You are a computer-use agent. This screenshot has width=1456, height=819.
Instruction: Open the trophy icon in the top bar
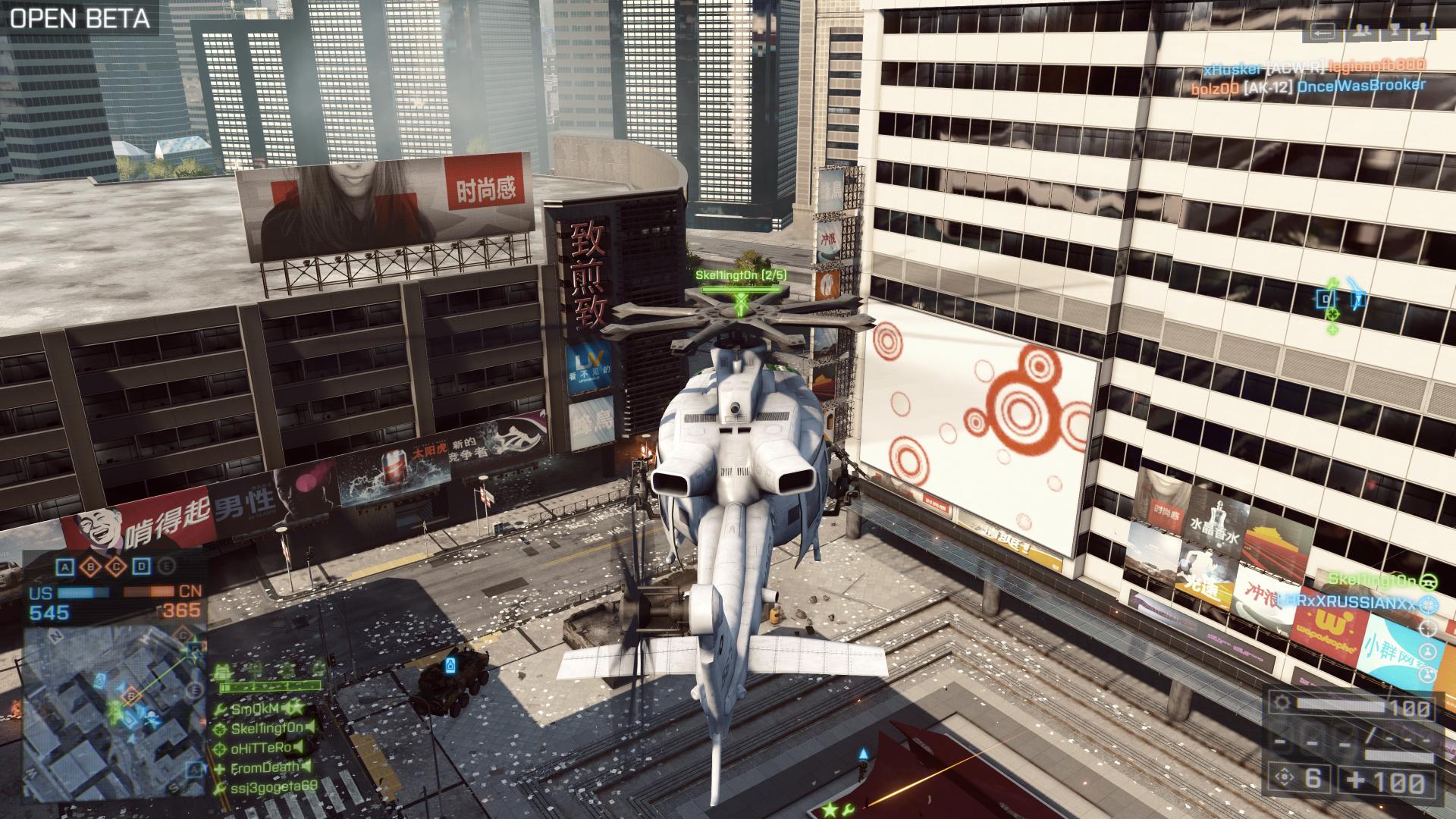1395,32
